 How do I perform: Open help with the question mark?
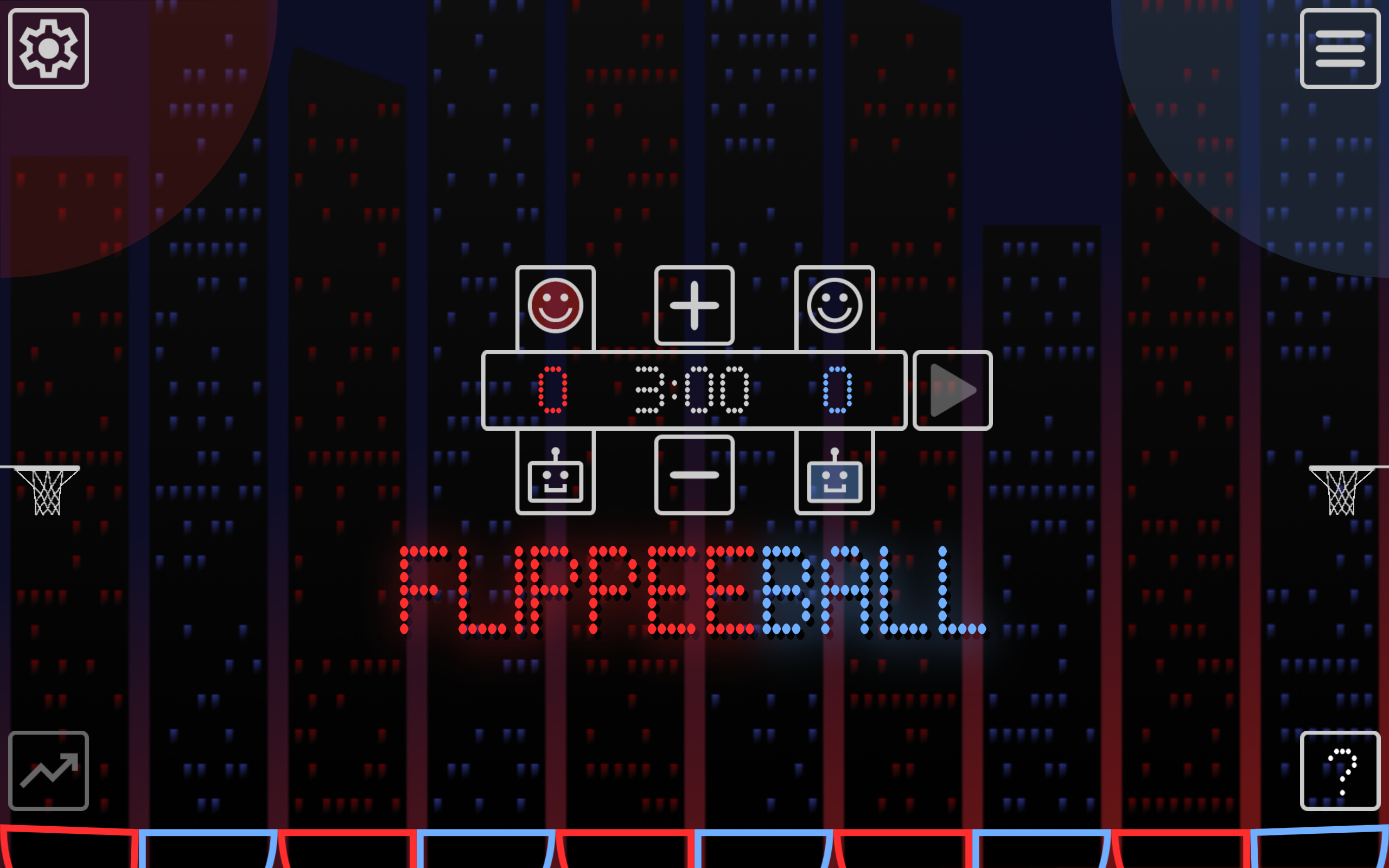point(1340,770)
